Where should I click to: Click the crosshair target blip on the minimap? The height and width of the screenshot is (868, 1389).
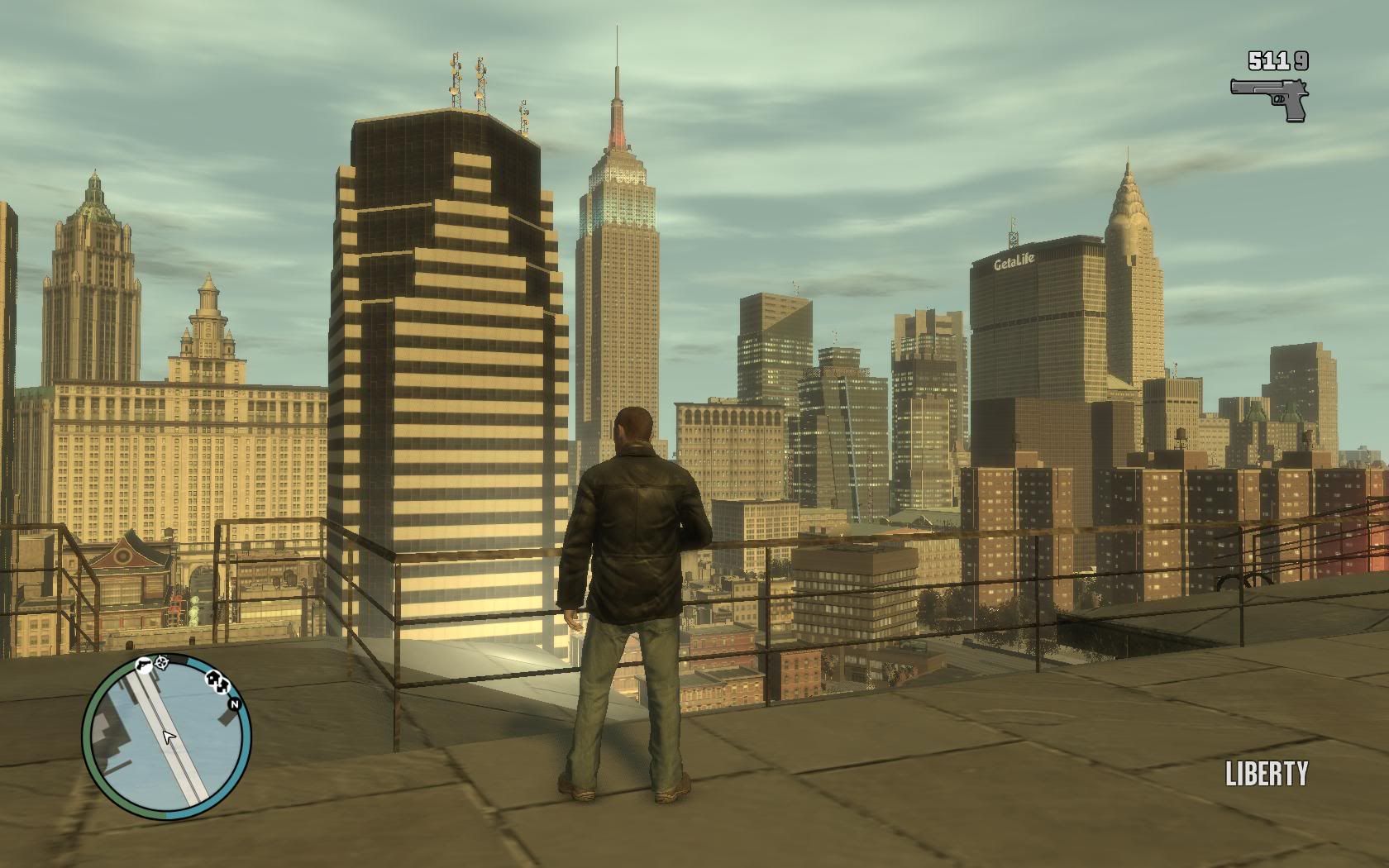[x=161, y=662]
